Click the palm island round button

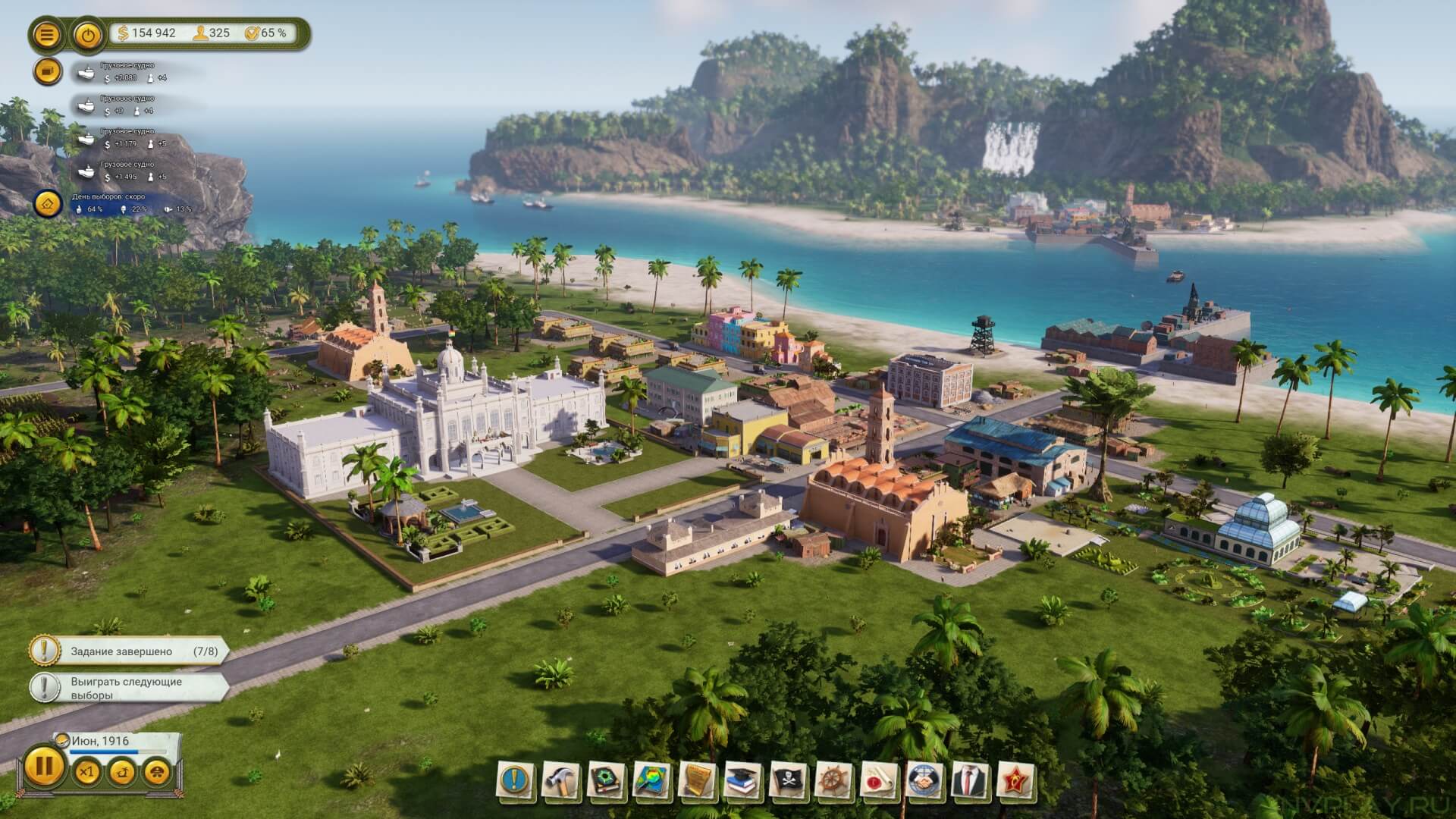tap(122, 773)
